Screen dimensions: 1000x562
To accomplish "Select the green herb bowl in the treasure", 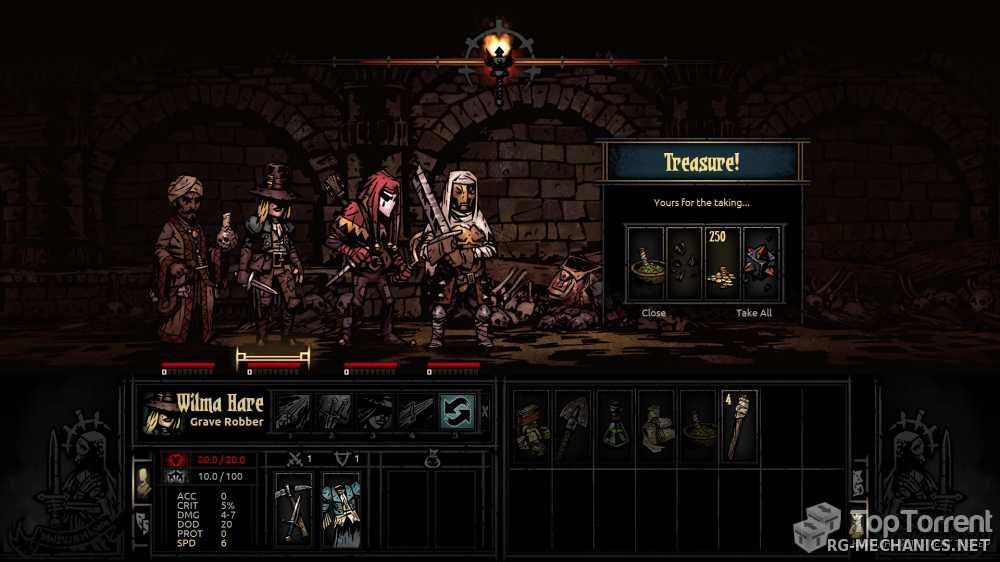I will click(x=644, y=264).
